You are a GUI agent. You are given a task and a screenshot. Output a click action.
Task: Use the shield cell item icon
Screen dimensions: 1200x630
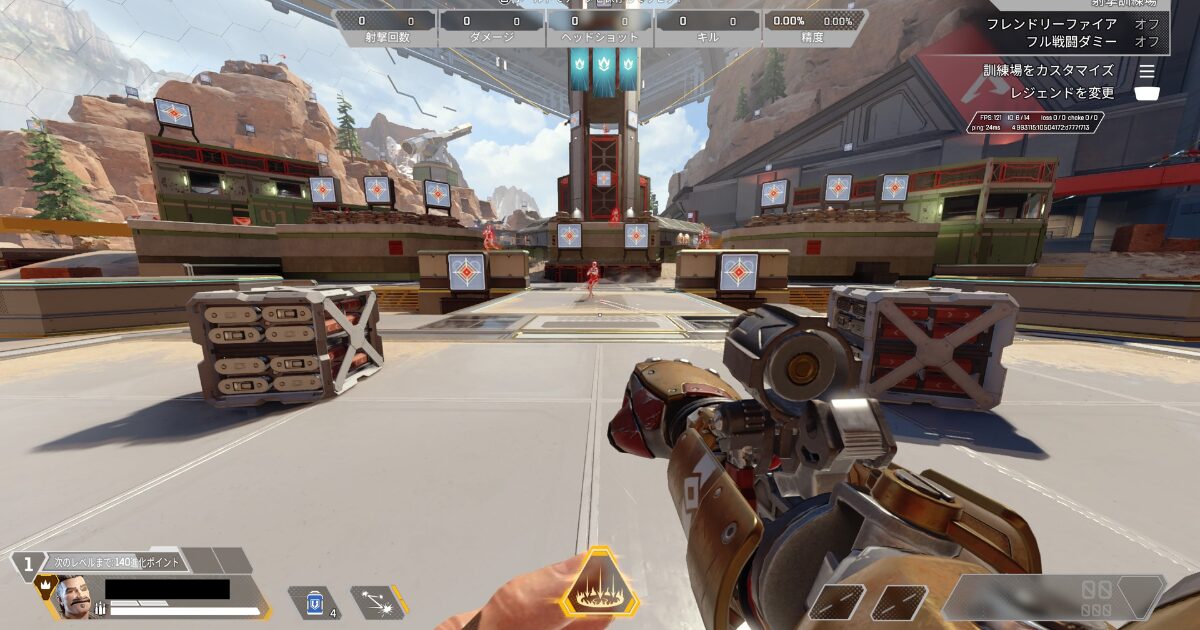[315, 602]
